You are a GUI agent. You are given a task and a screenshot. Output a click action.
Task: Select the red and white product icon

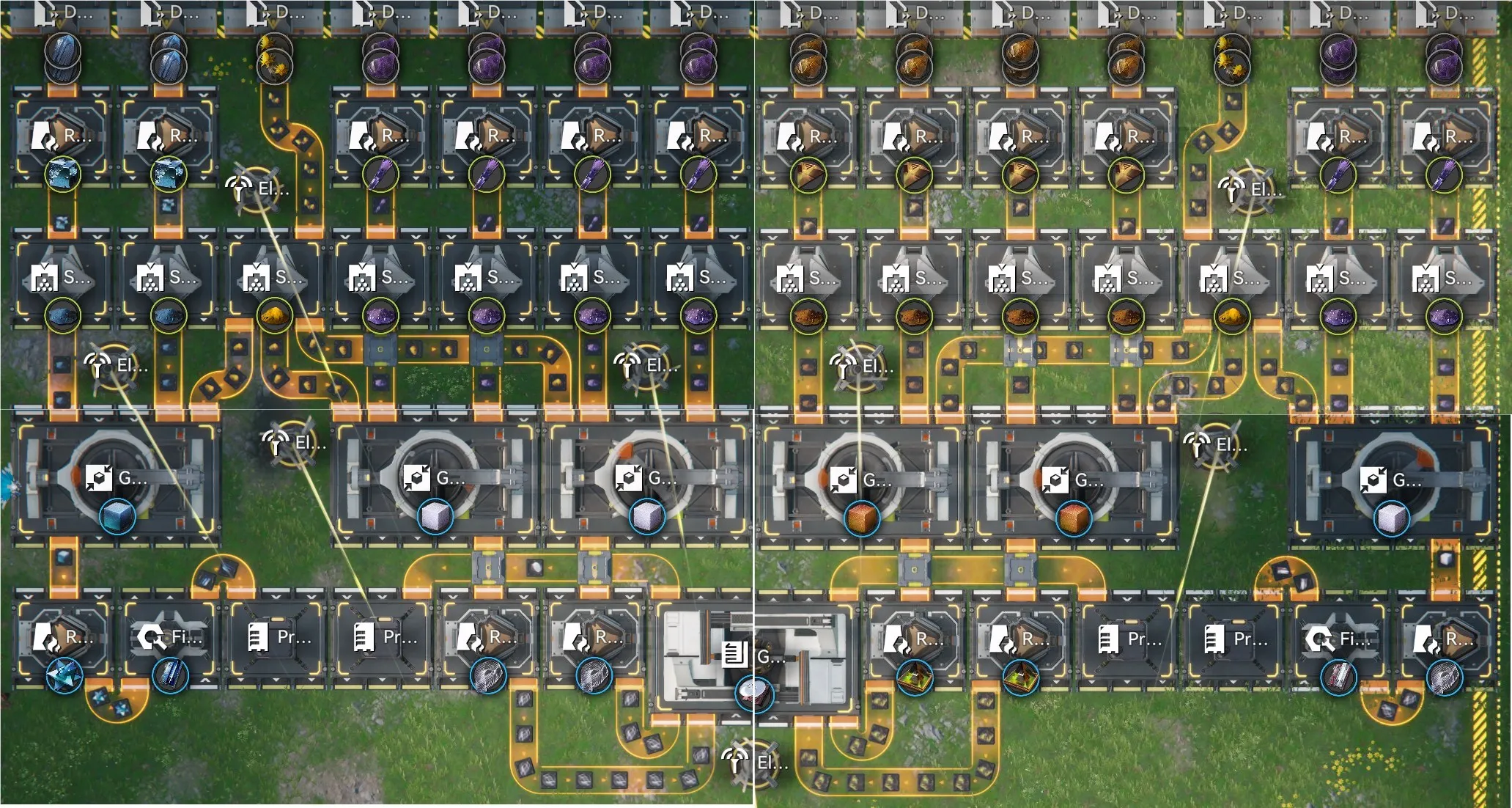[1338, 677]
